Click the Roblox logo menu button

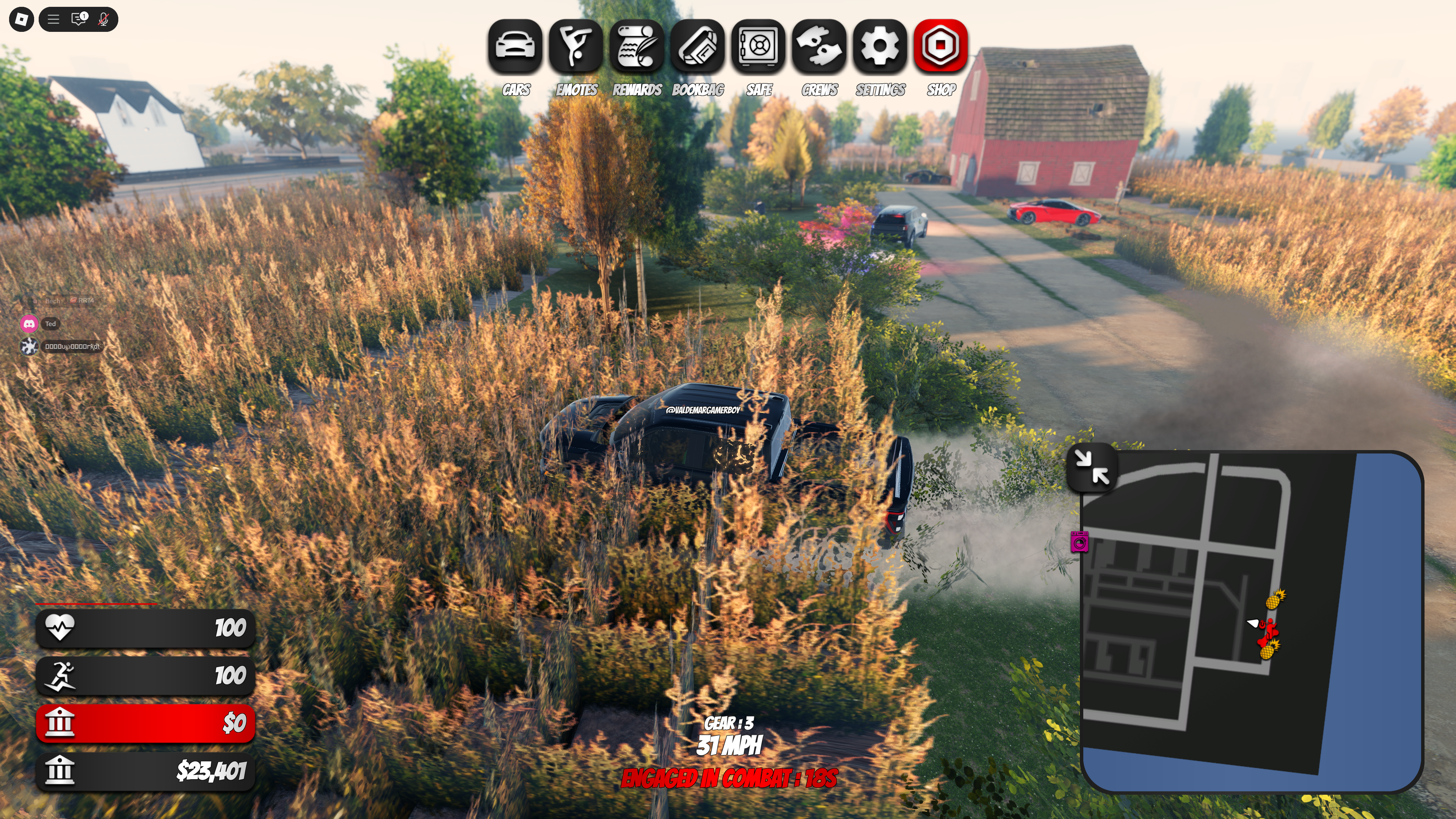point(22,19)
